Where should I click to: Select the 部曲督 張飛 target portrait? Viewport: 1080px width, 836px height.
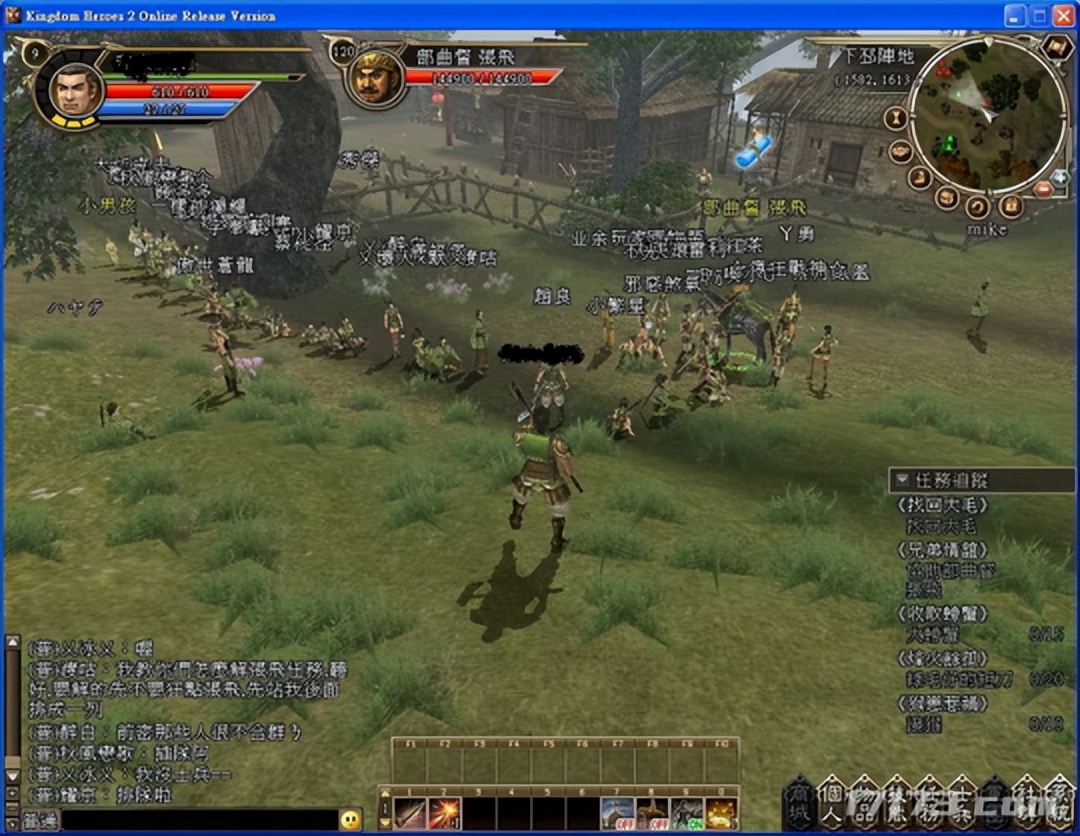(x=374, y=78)
